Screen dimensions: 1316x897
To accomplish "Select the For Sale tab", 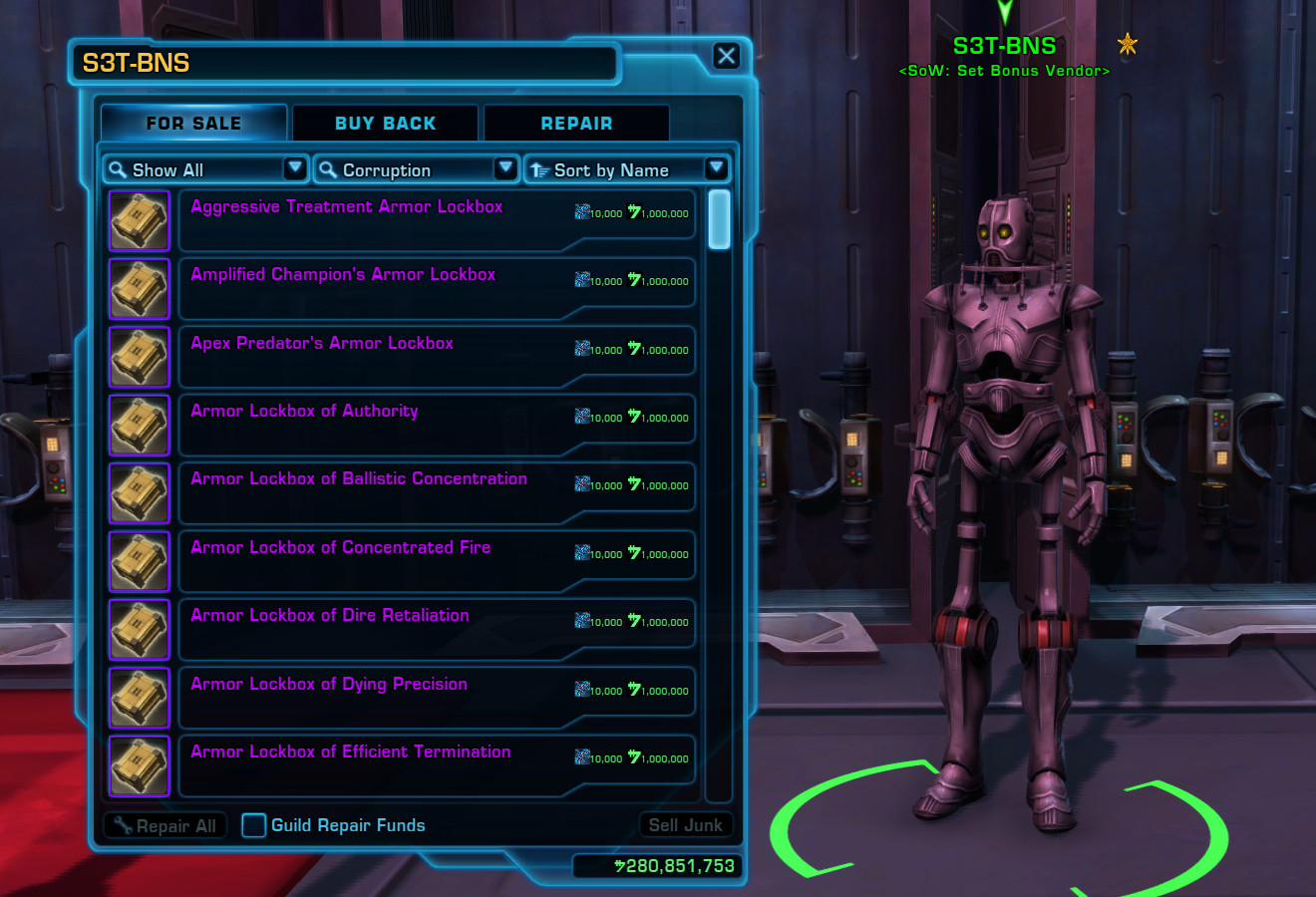I will 193,124.
